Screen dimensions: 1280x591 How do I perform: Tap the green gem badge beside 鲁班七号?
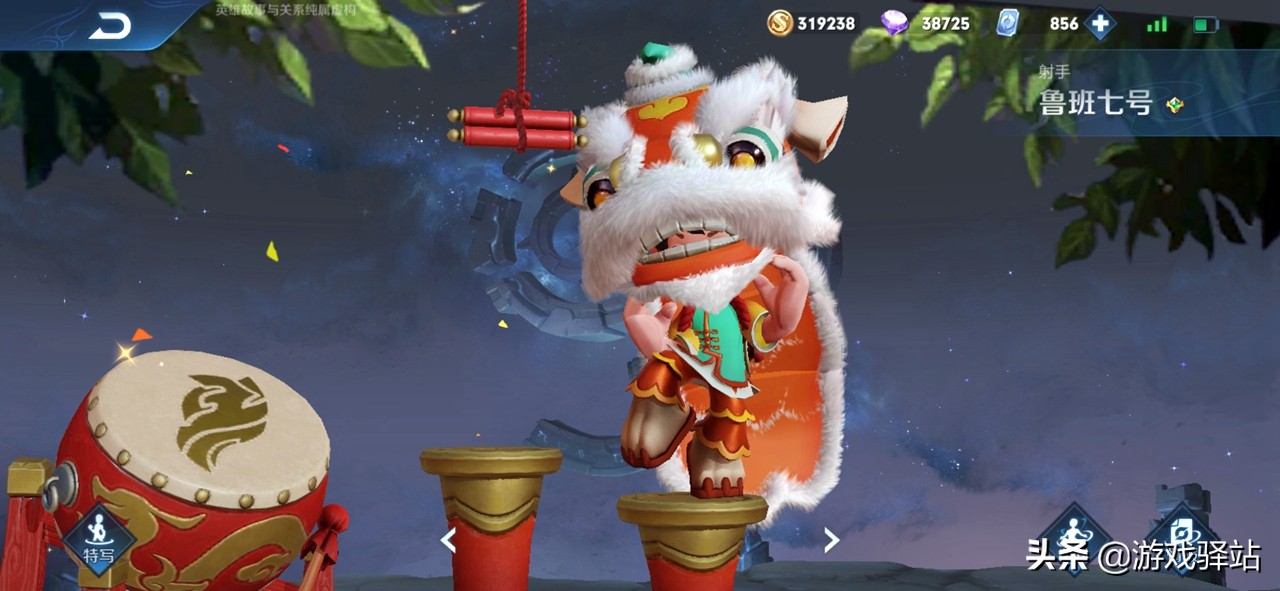coord(1175,104)
